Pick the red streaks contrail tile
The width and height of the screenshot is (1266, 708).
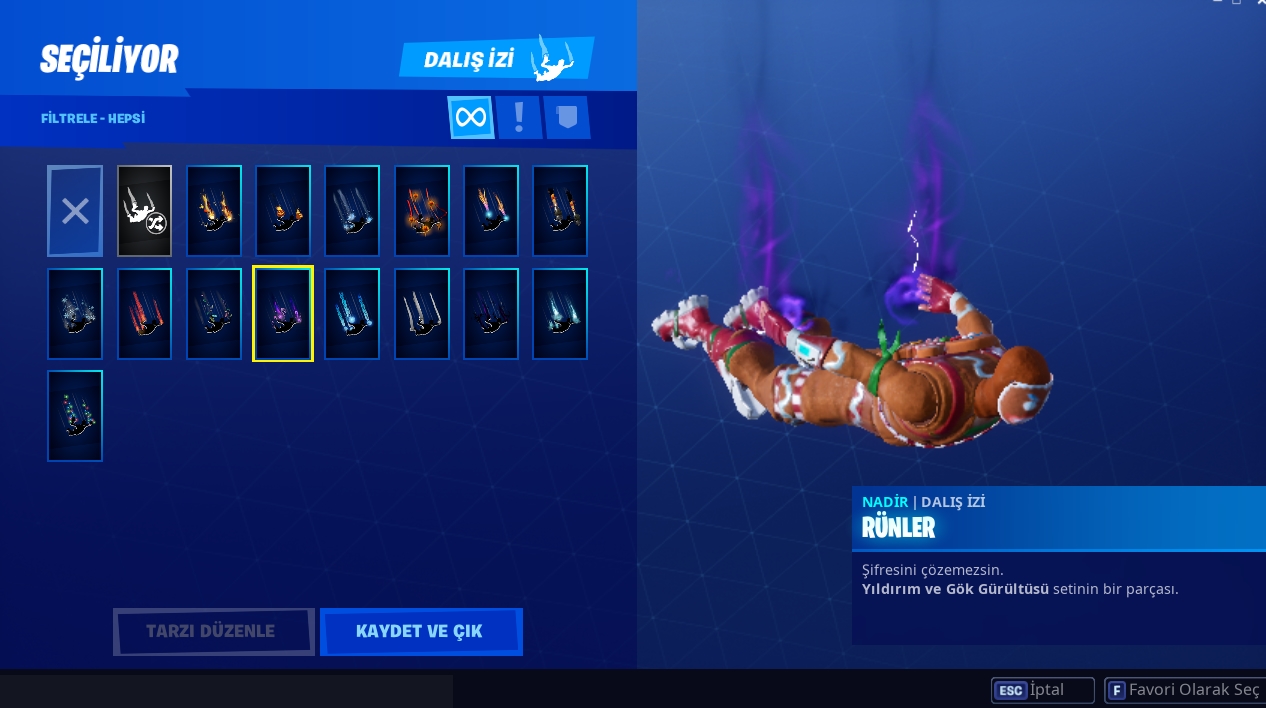click(x=144, y=314)
